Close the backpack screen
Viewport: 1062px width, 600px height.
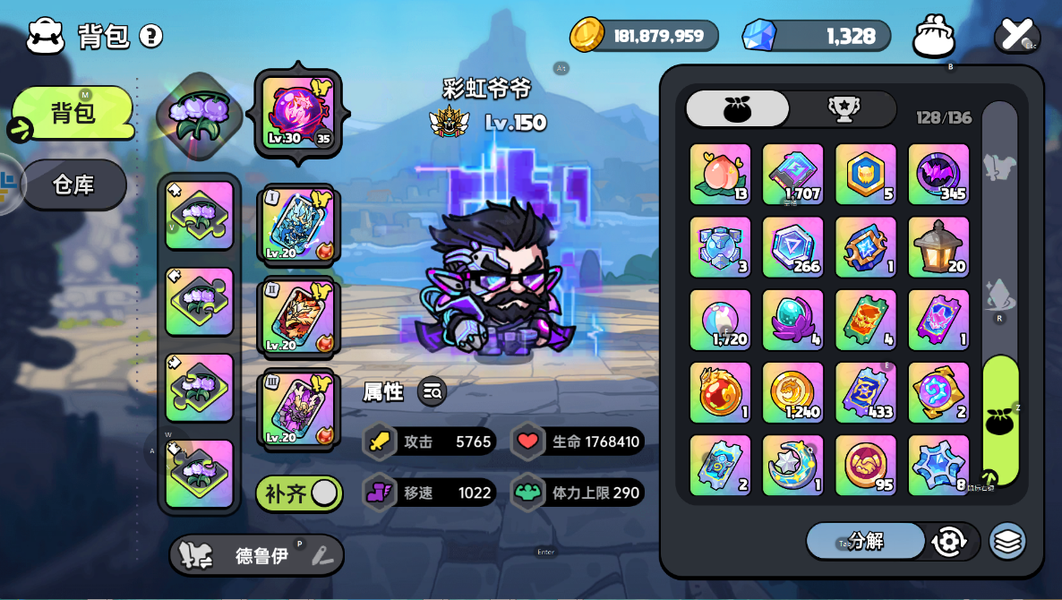1016,35
